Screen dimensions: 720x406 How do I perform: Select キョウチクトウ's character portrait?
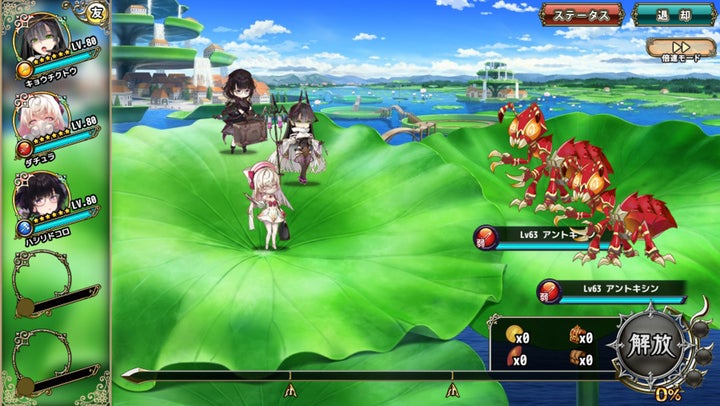40,40
